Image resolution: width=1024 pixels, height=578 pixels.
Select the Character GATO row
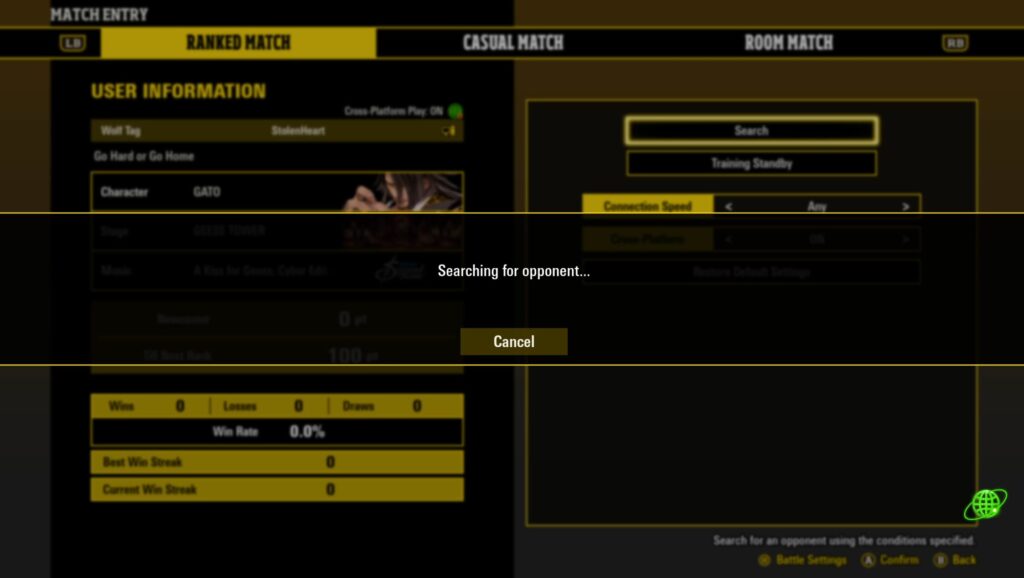tap(276, 192)
